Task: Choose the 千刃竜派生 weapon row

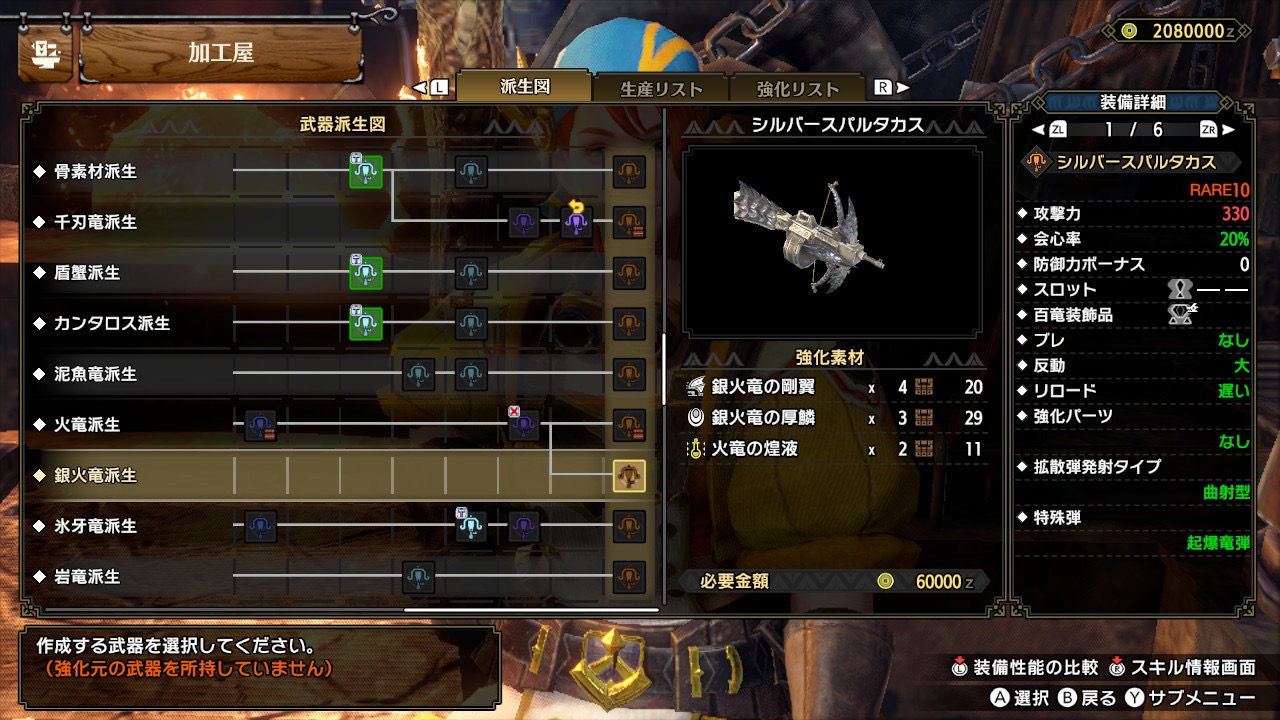Action: pyautogui.click(x=96, y=222)
